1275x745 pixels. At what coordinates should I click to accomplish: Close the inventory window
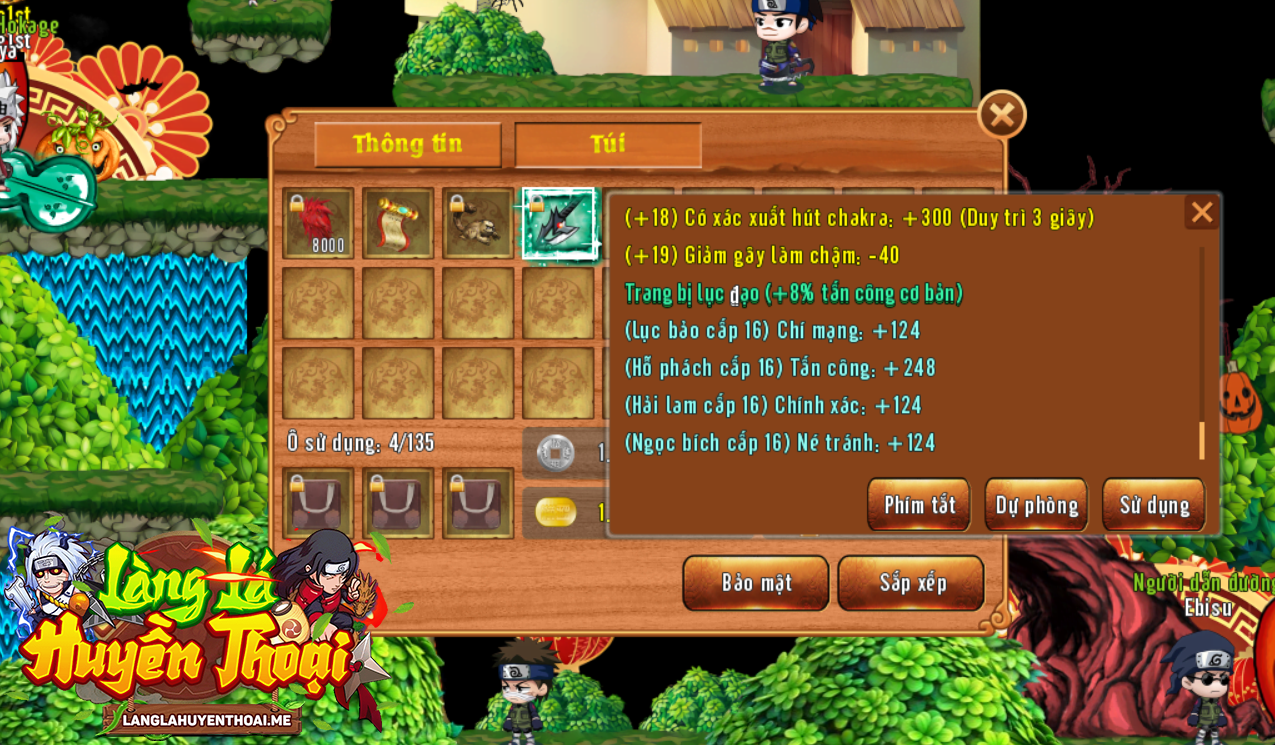(1001, 115)
